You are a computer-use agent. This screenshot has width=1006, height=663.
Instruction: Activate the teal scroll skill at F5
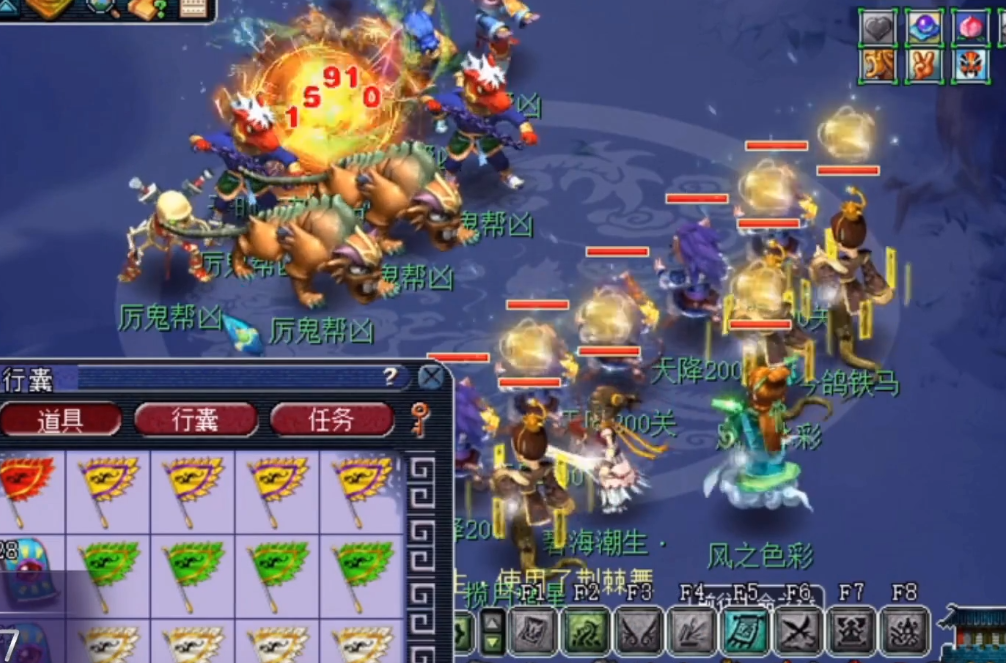745,632
